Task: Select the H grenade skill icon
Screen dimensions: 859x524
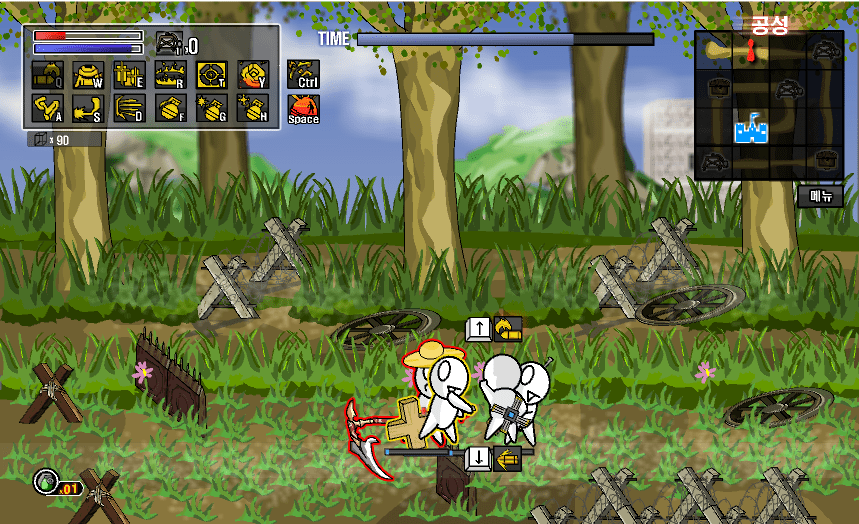Action: click(x=252, y=109)
